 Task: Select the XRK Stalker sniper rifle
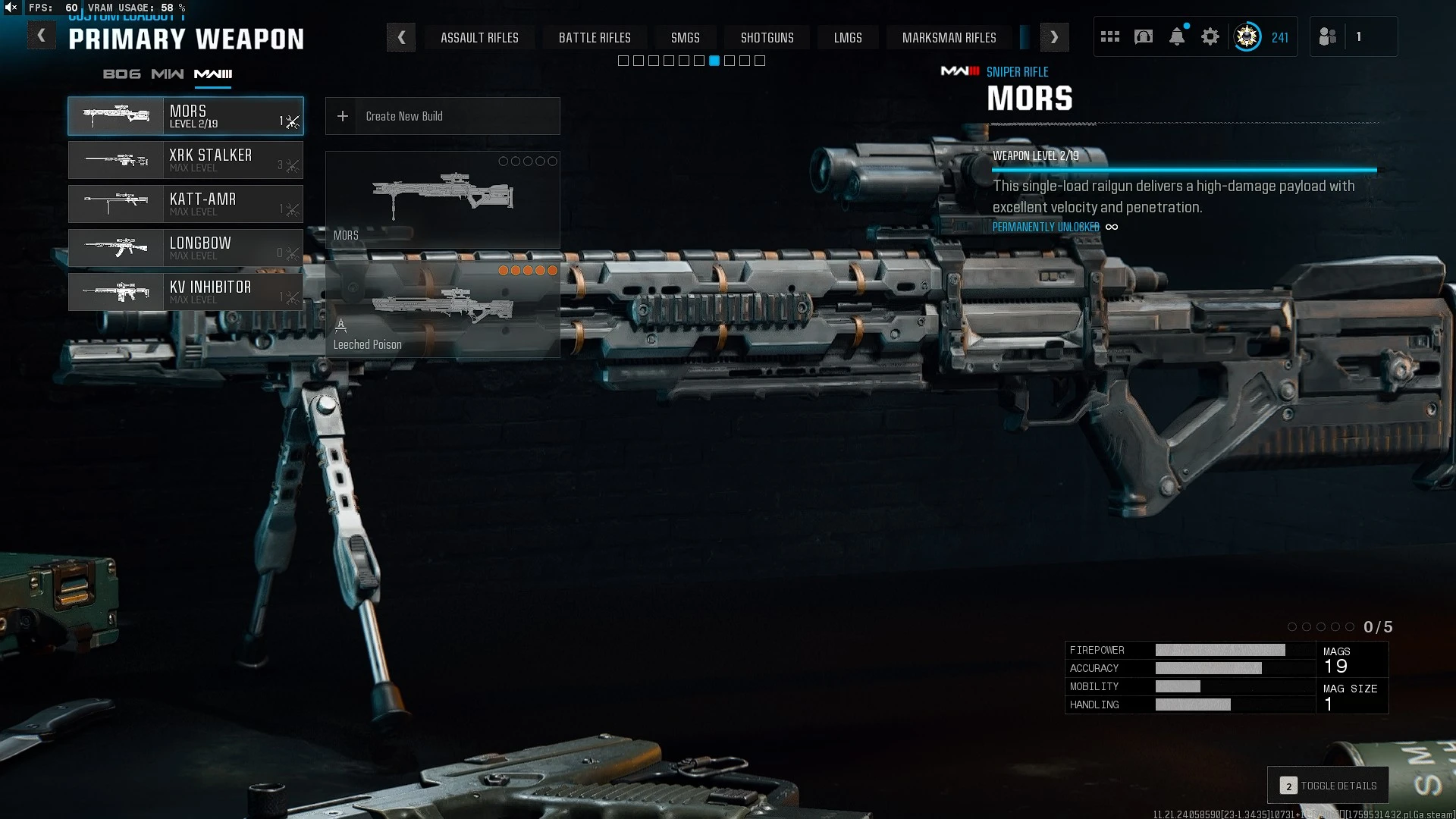coord(186,160)
